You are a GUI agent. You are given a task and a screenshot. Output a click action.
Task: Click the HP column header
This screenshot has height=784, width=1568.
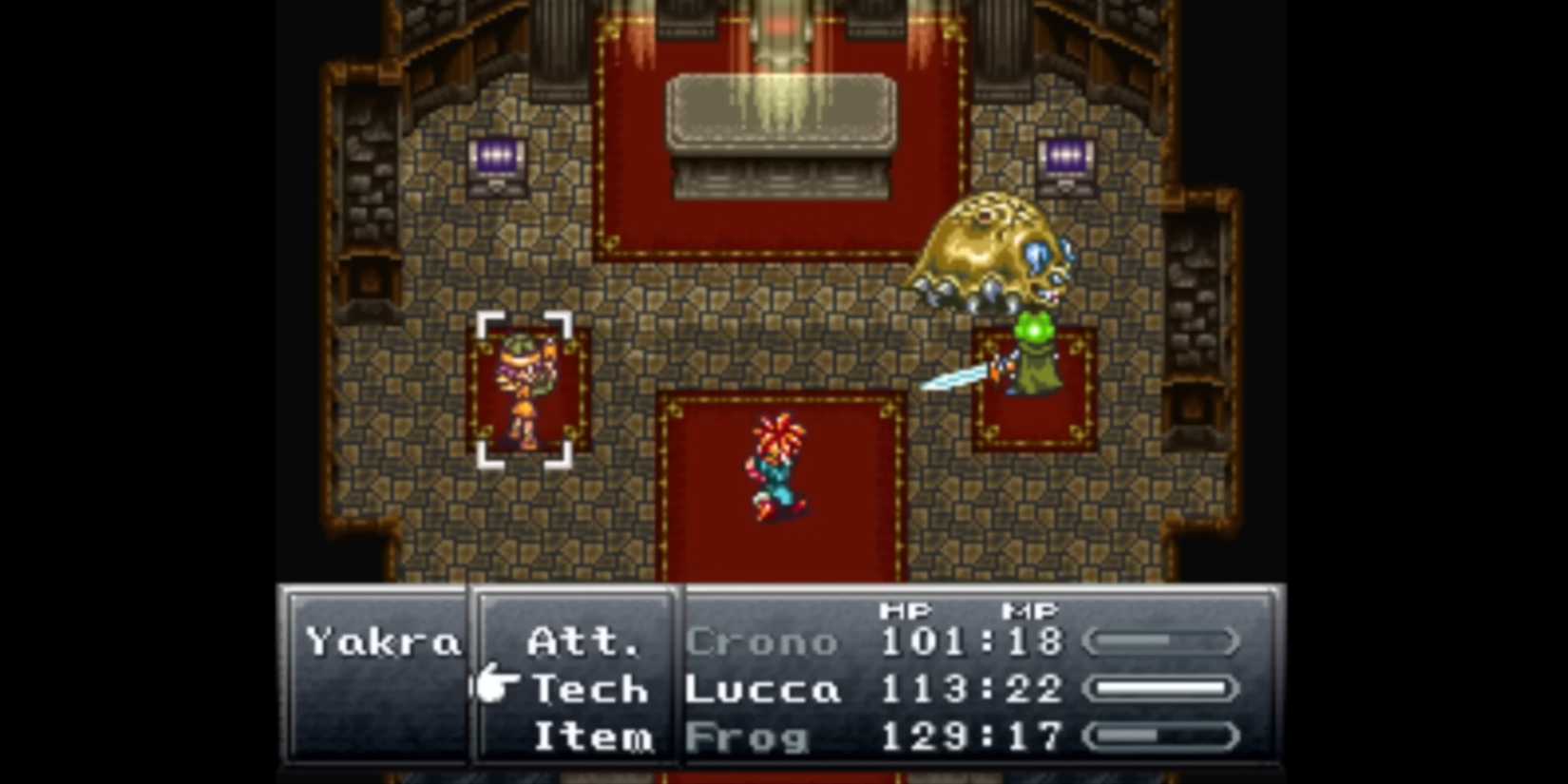pos(908,610)
